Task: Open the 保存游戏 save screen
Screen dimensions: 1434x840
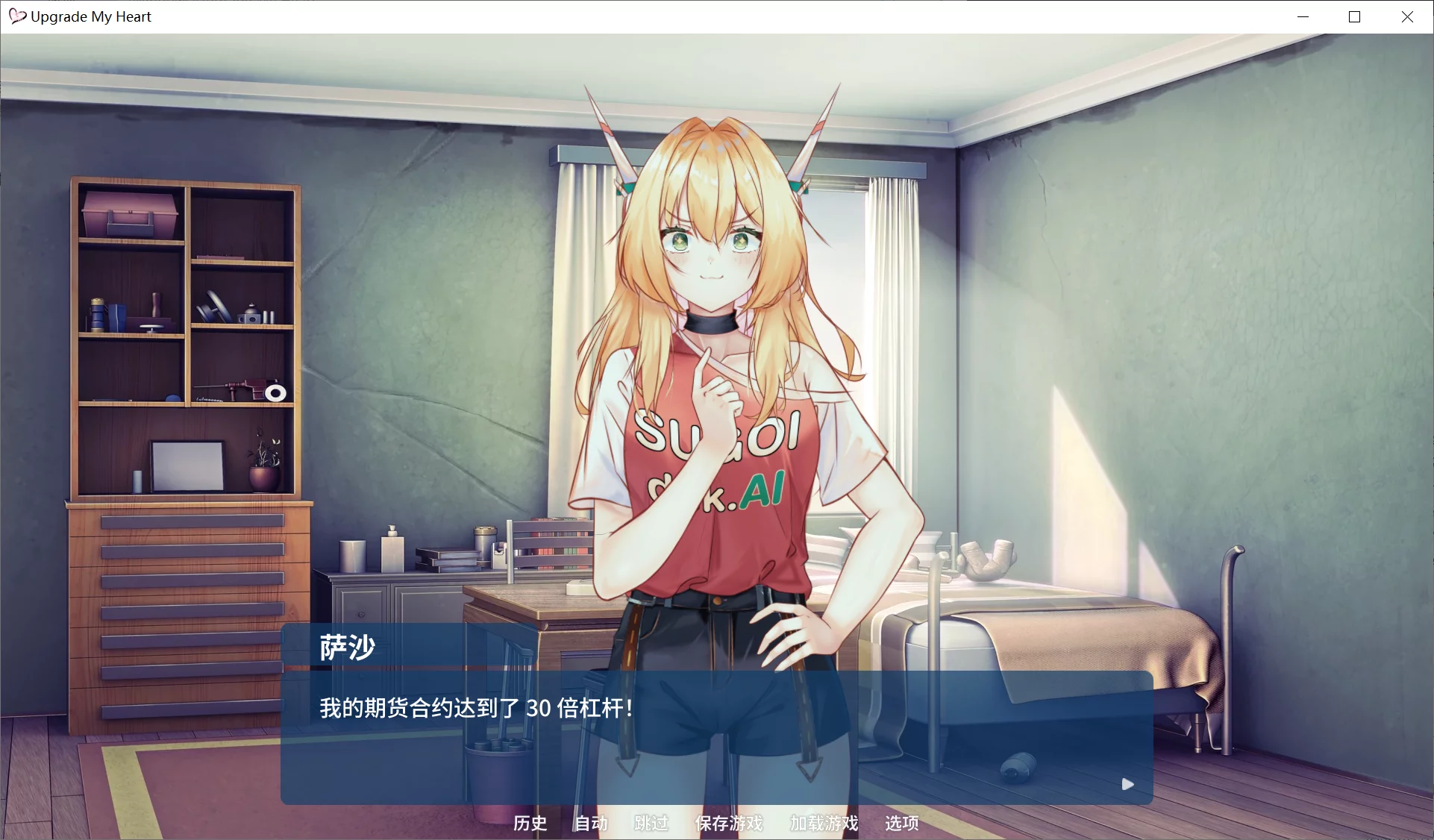Action: tap(729, 824)
